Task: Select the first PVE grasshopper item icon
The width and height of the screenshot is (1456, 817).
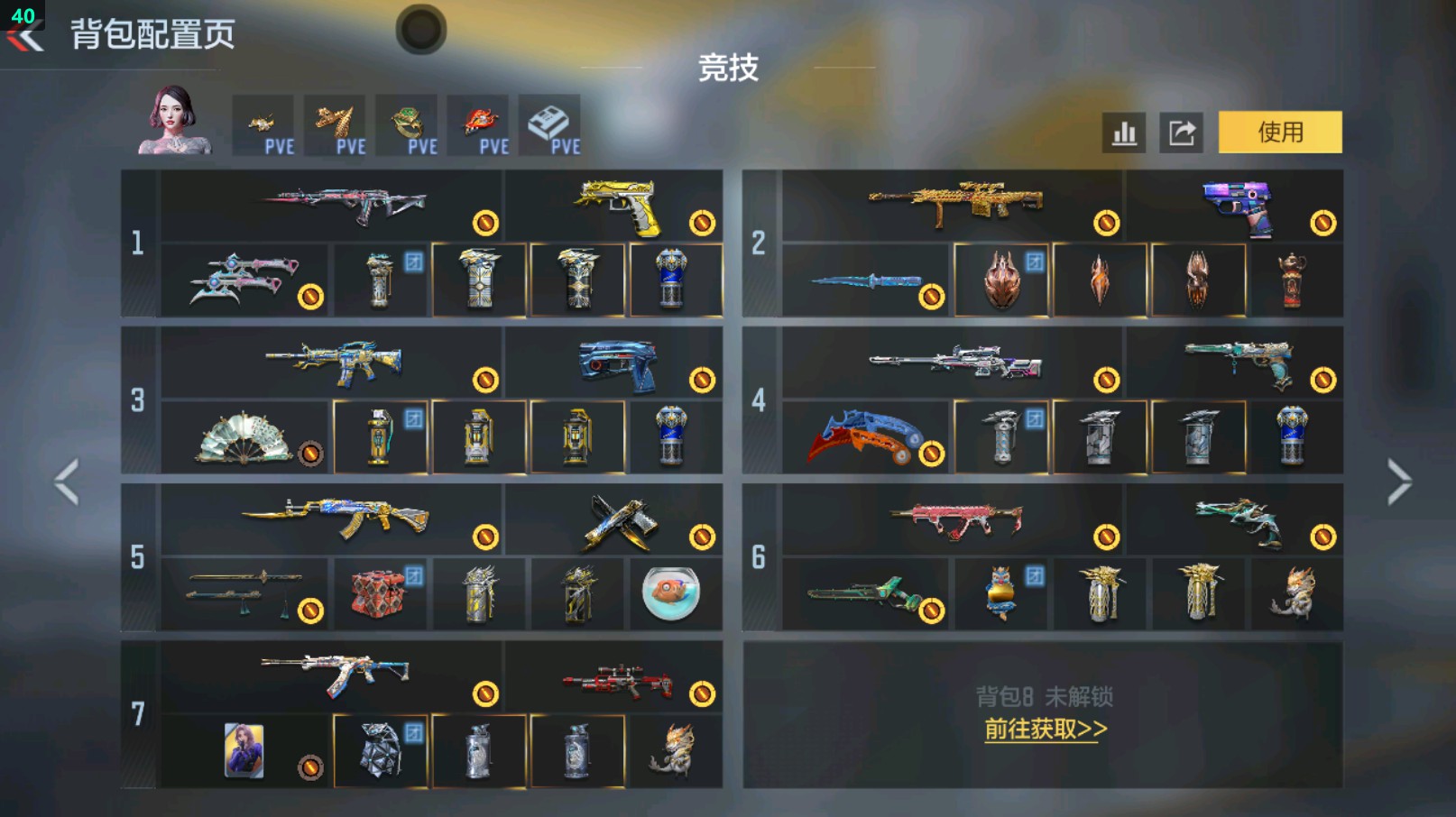Action: pyautogui.click(x=264, y=124)
